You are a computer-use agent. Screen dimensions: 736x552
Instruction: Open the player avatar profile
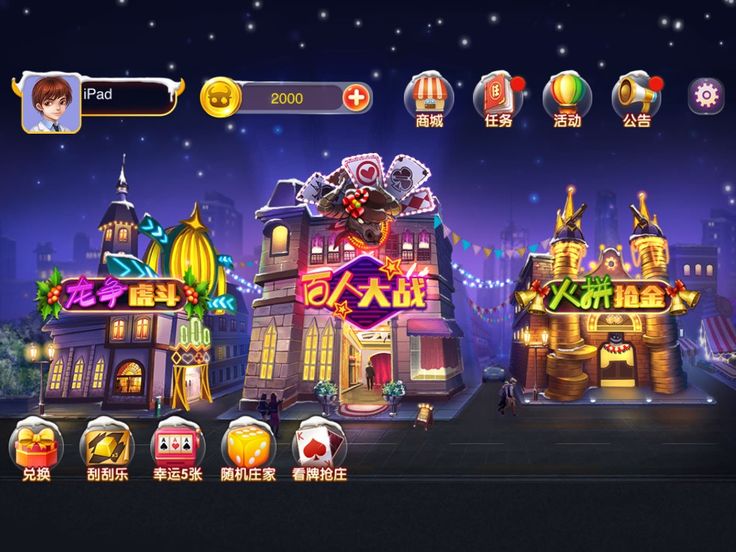tap(51, 103)
